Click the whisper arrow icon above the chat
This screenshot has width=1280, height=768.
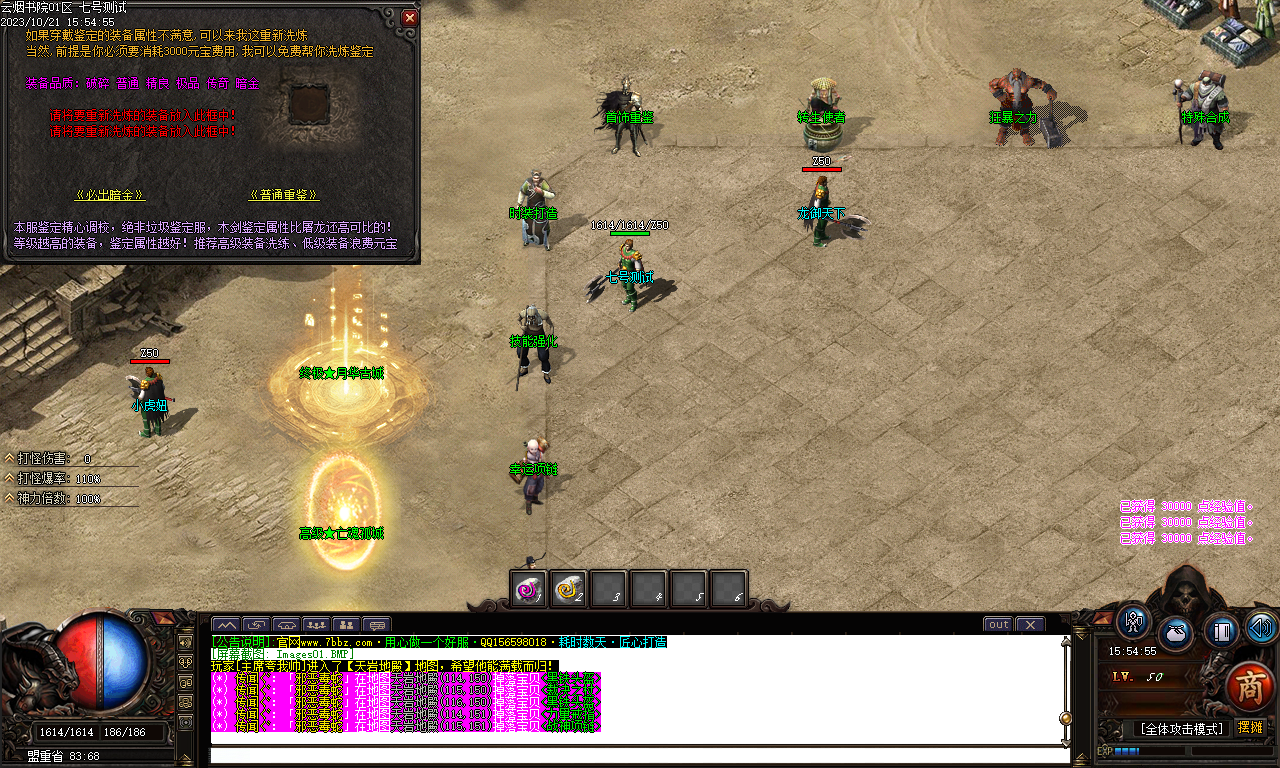point(257,625)
